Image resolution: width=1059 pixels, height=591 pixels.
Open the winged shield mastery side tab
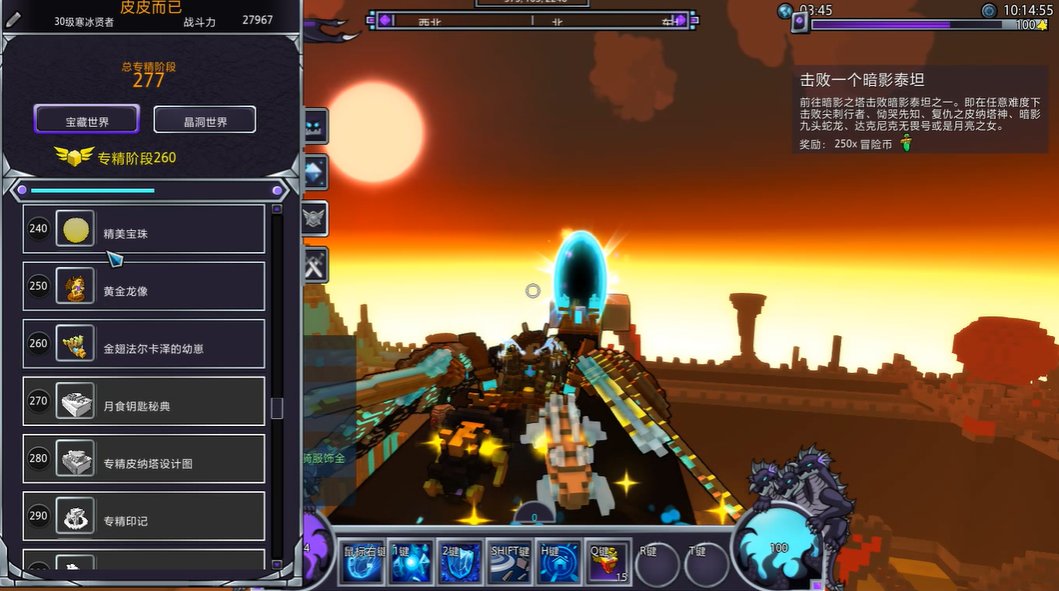(x=316, y=217)
